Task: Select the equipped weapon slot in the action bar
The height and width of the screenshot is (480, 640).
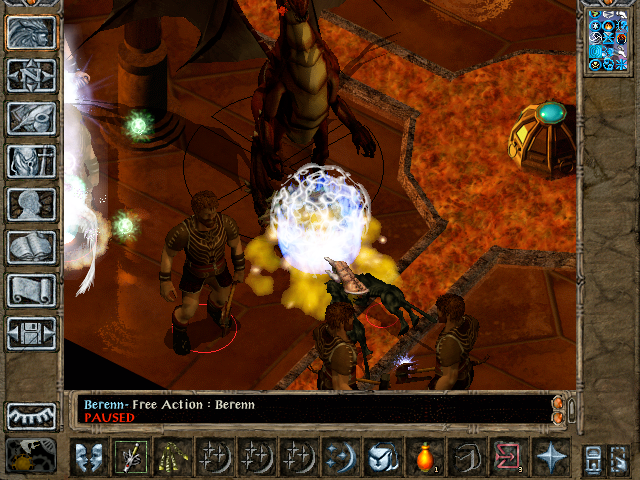Action: (130, 457)
